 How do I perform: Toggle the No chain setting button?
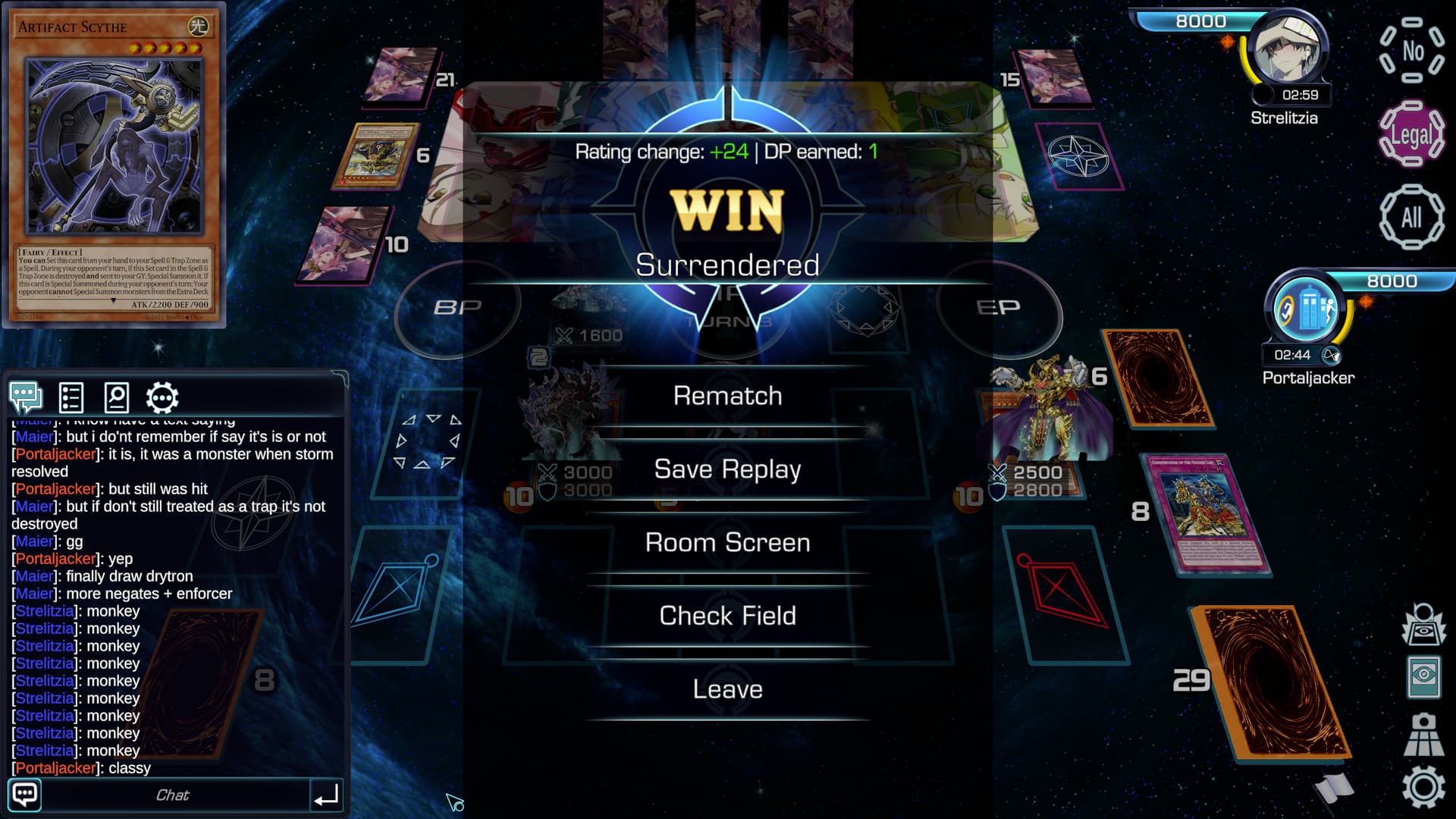coord(1411,51)
